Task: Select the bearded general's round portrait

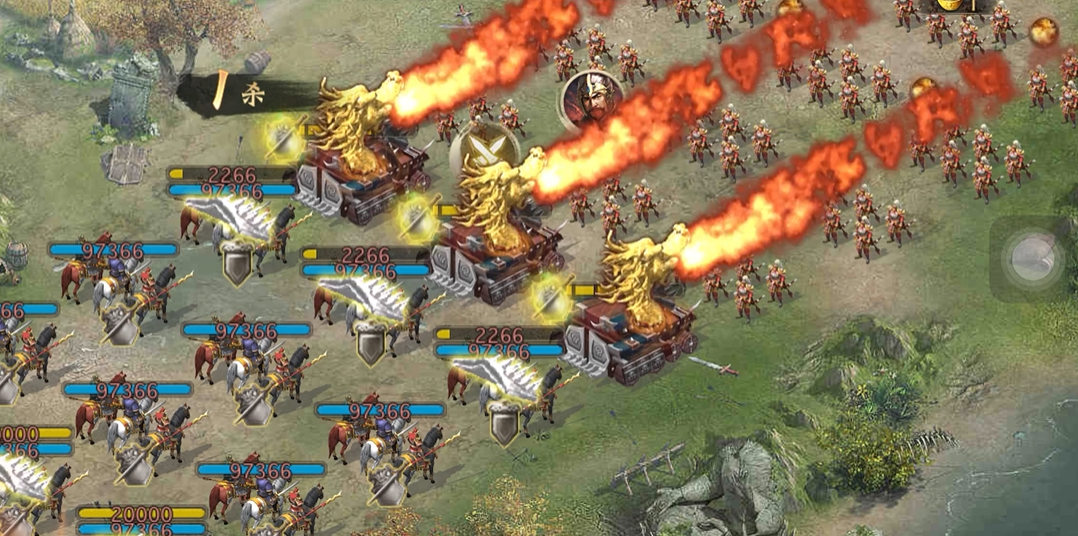Action: click(x=591, y=98)
